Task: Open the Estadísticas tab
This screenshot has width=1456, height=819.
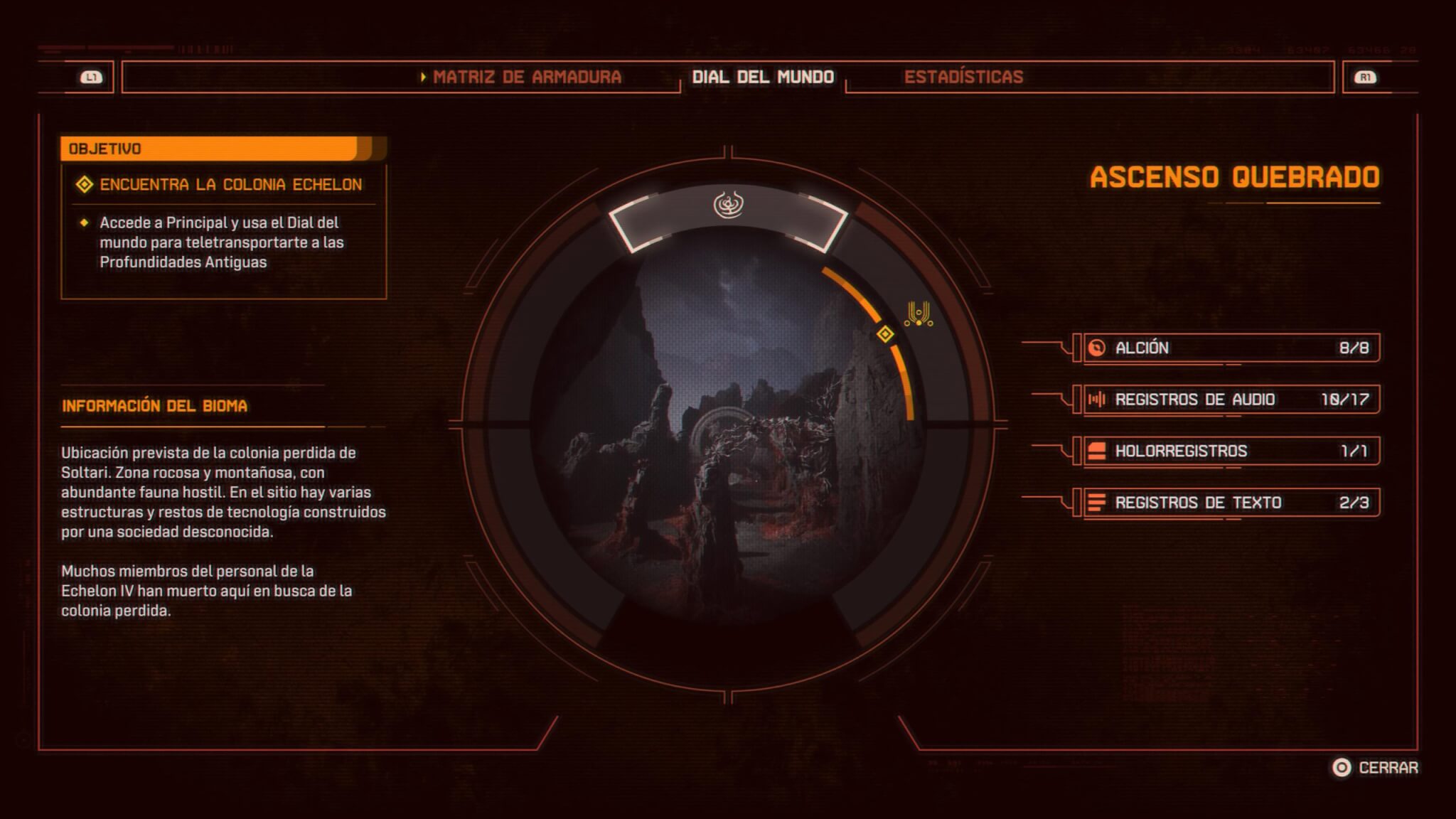Action: point(963,77)
